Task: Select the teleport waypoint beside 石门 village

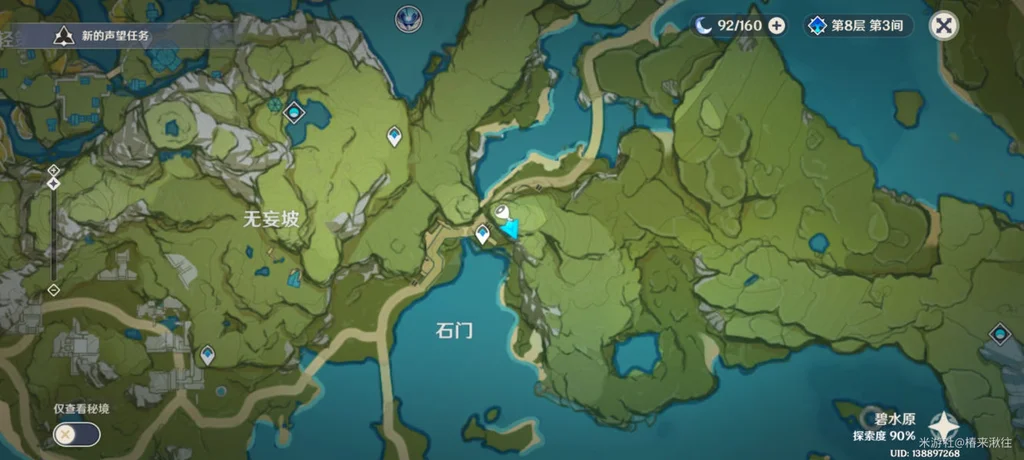Action: [482, 234]
